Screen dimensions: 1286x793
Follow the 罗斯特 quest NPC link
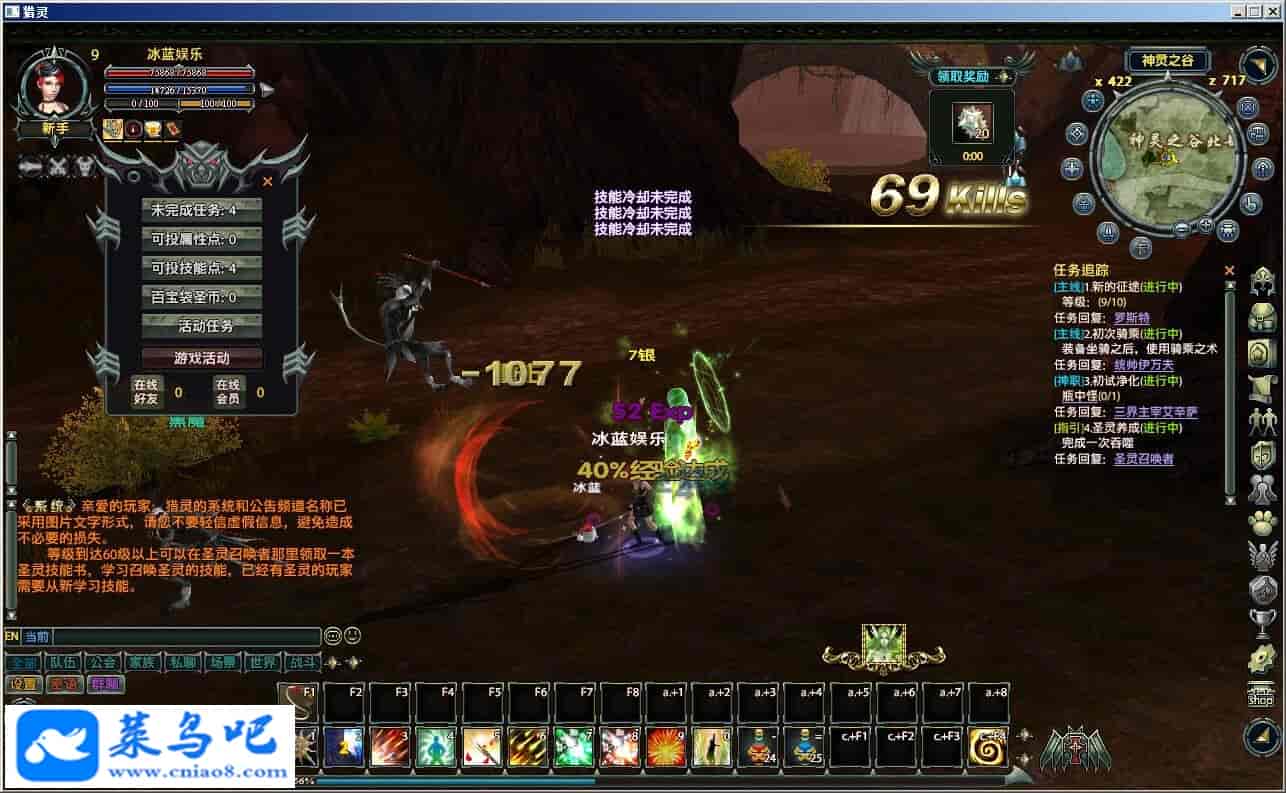[1132, 318]
